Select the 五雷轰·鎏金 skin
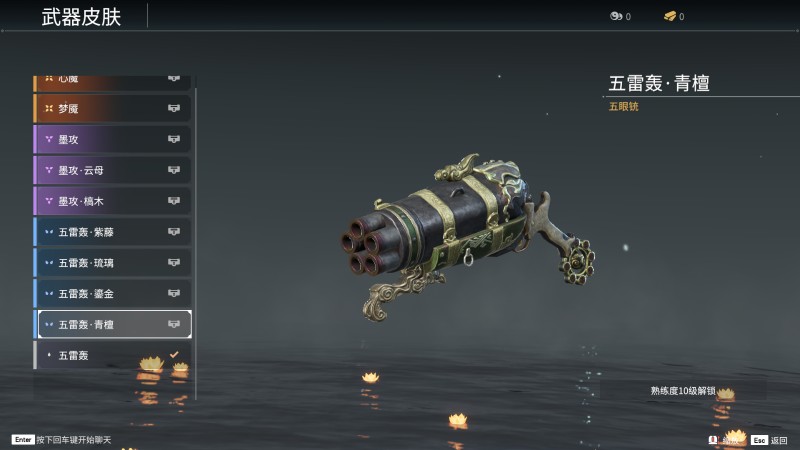 tap(112, 294)
